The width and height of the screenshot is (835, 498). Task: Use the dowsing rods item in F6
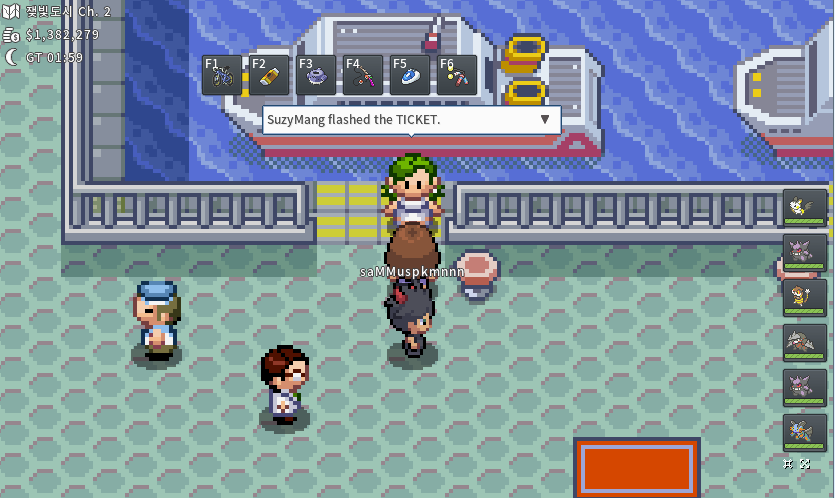457,75
